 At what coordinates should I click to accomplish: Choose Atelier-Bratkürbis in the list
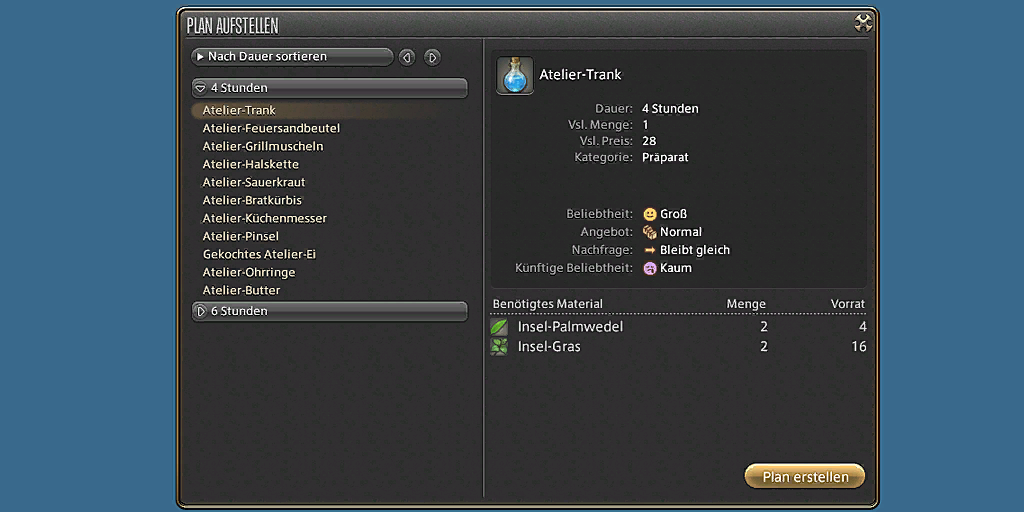pos(252,200)
